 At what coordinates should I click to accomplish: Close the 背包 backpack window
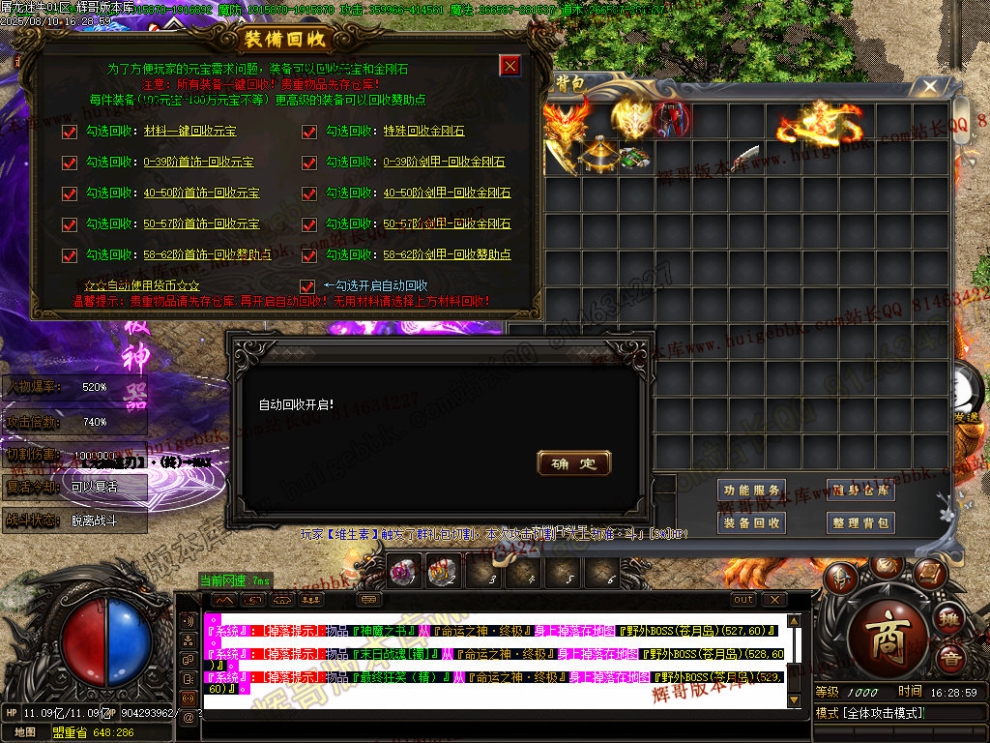[930, 87]
